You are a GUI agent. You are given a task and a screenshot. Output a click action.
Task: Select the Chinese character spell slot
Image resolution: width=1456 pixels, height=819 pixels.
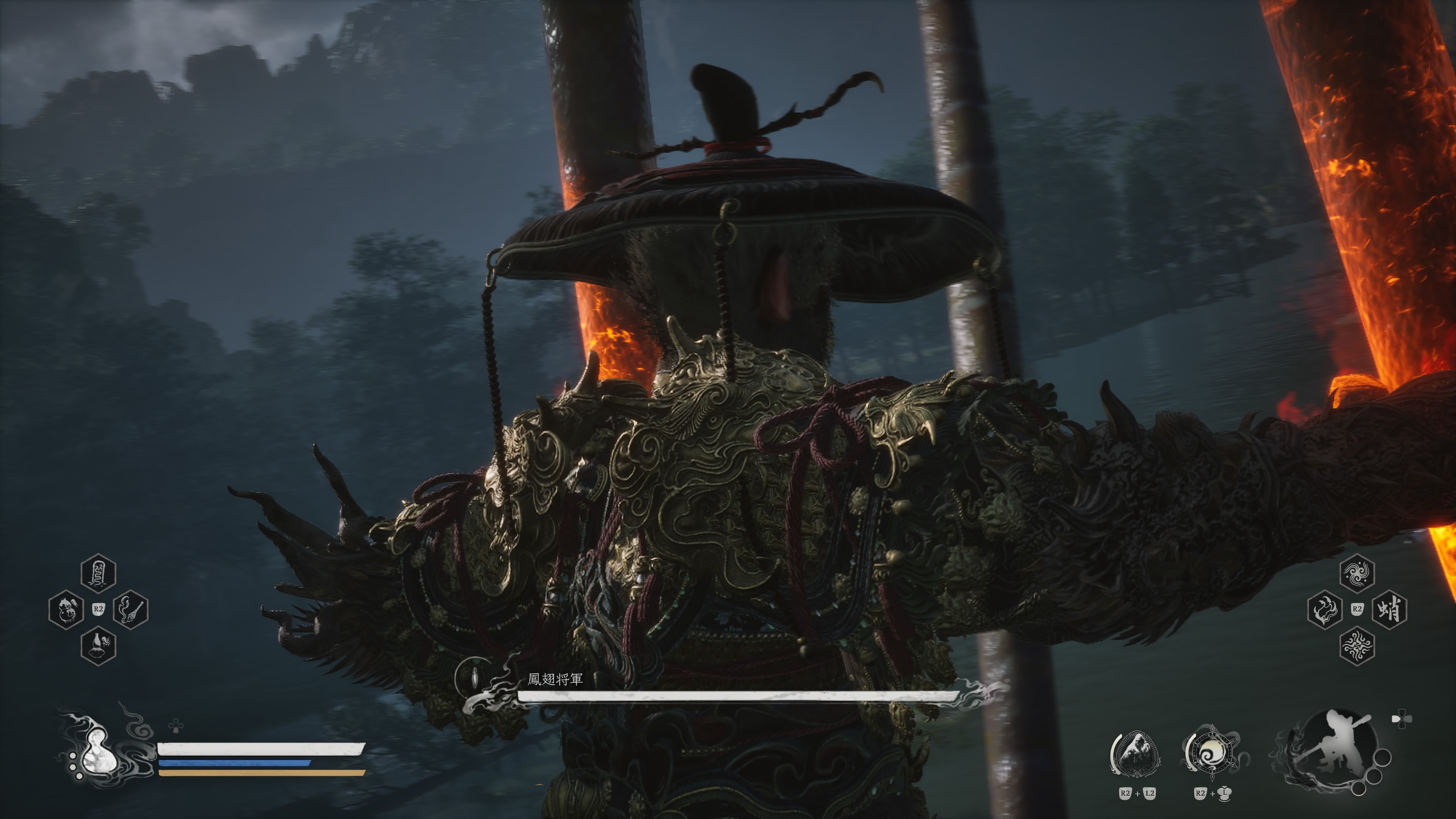(x=1389, y=609)
